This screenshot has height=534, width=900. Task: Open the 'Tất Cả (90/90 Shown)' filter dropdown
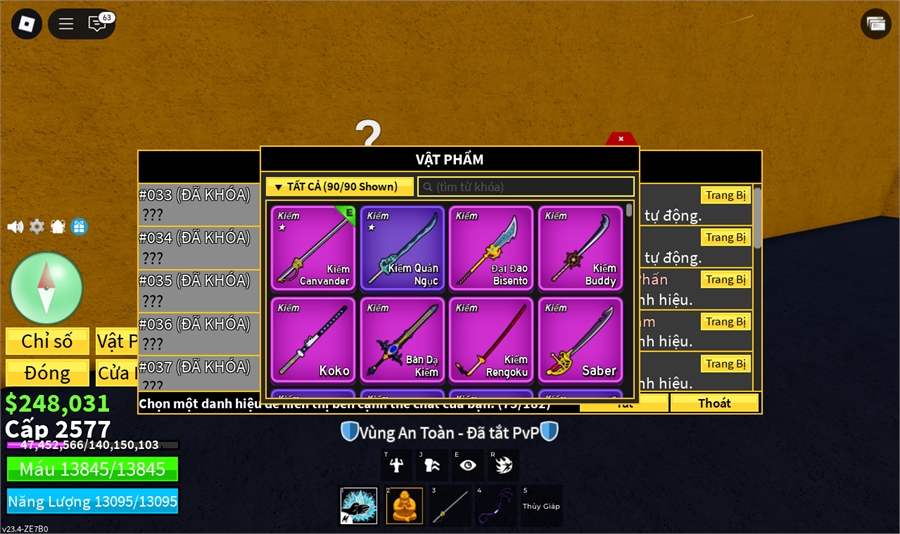coord(340,187)
